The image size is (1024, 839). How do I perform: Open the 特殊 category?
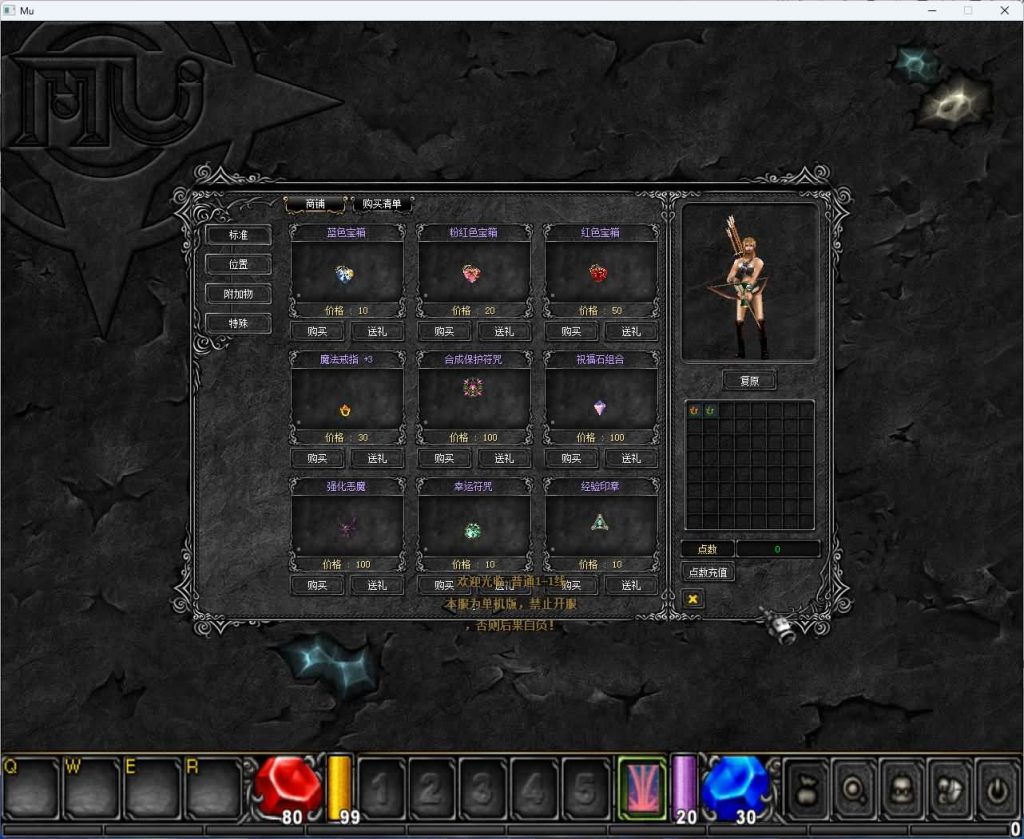[x=238, y=323]
